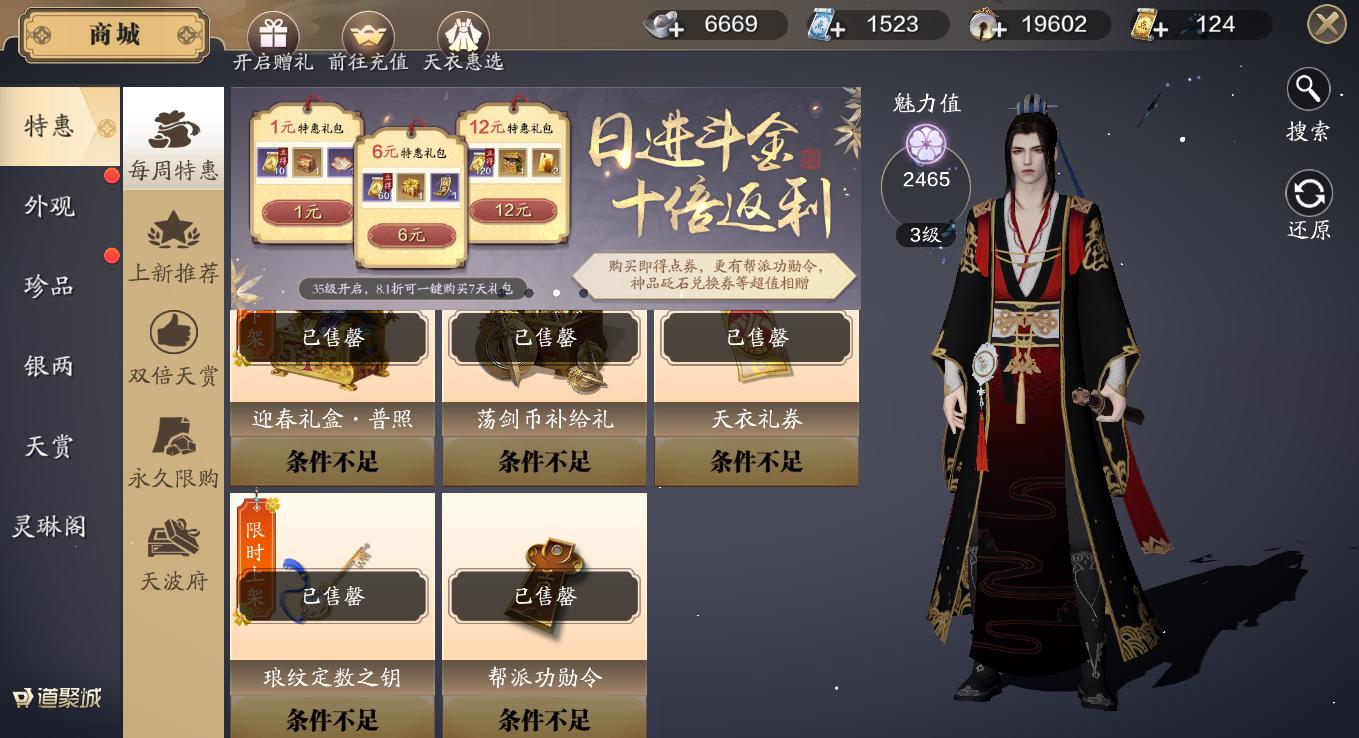The width and height of the screenshot is (1359, 738).
Task: Open 天衣惠选 clothing selection icon
Action: coord(463,30)
